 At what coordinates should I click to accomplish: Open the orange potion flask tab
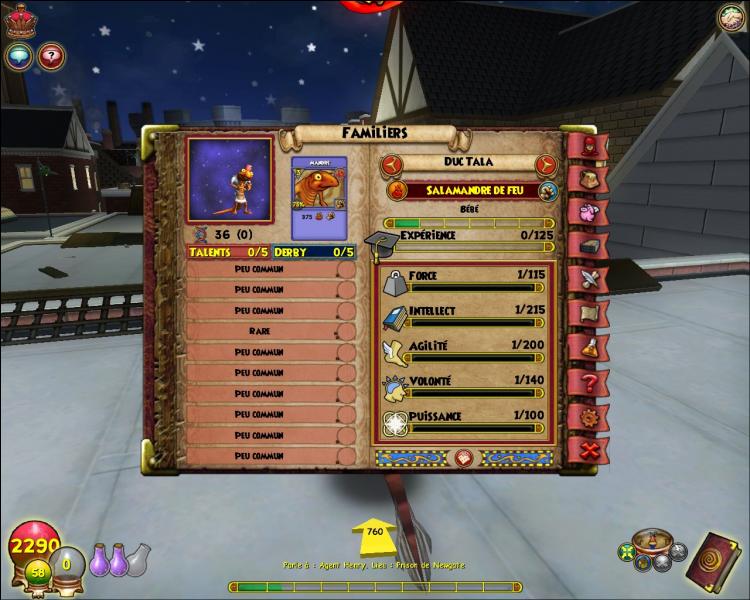[x=587, y=346]
